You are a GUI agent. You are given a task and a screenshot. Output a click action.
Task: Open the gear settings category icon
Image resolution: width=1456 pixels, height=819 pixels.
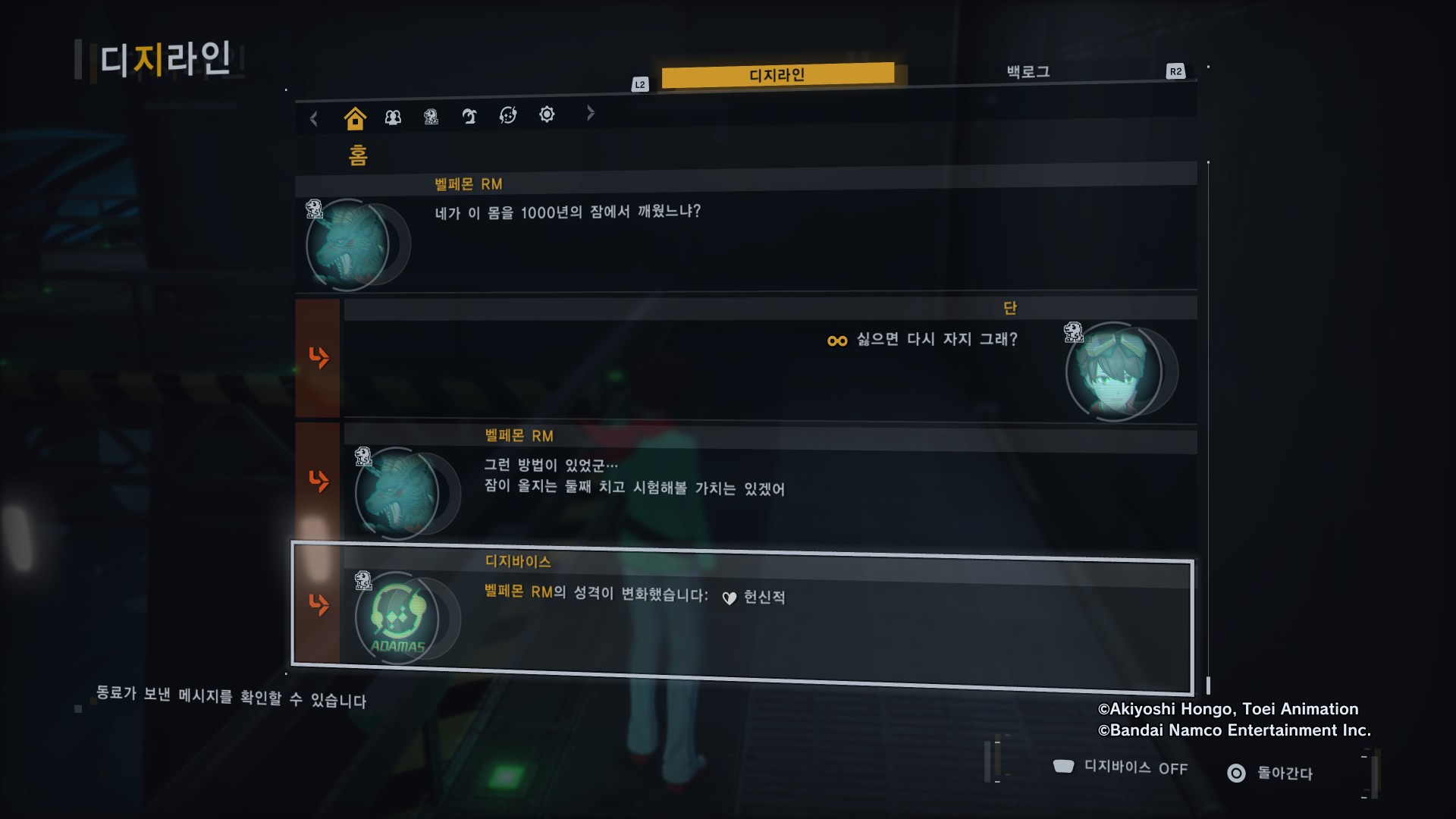pos(547,115)
